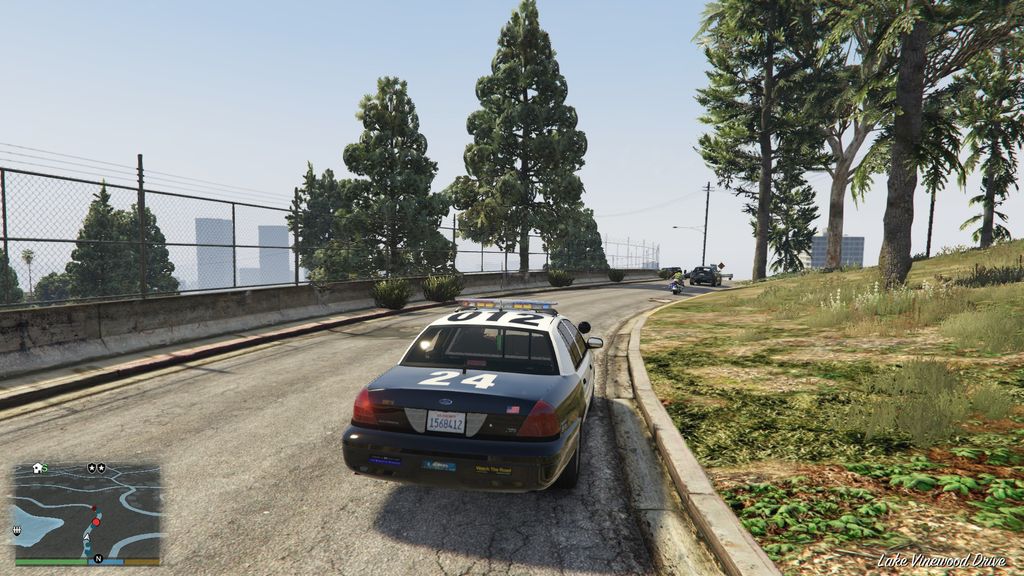Click the white player arrow on minimap
The image size is (1024, 576).
(88, 537)
